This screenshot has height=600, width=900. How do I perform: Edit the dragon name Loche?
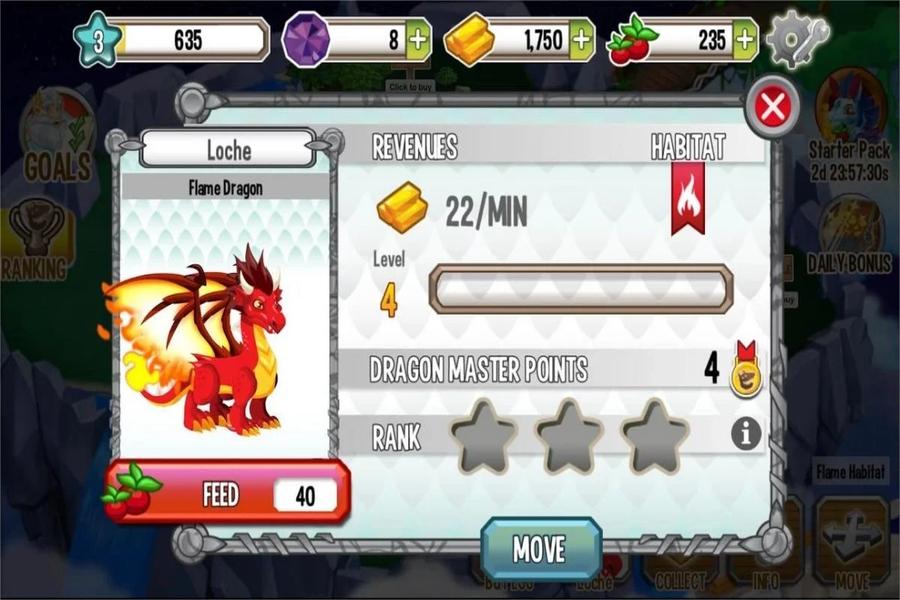[228, 150]
